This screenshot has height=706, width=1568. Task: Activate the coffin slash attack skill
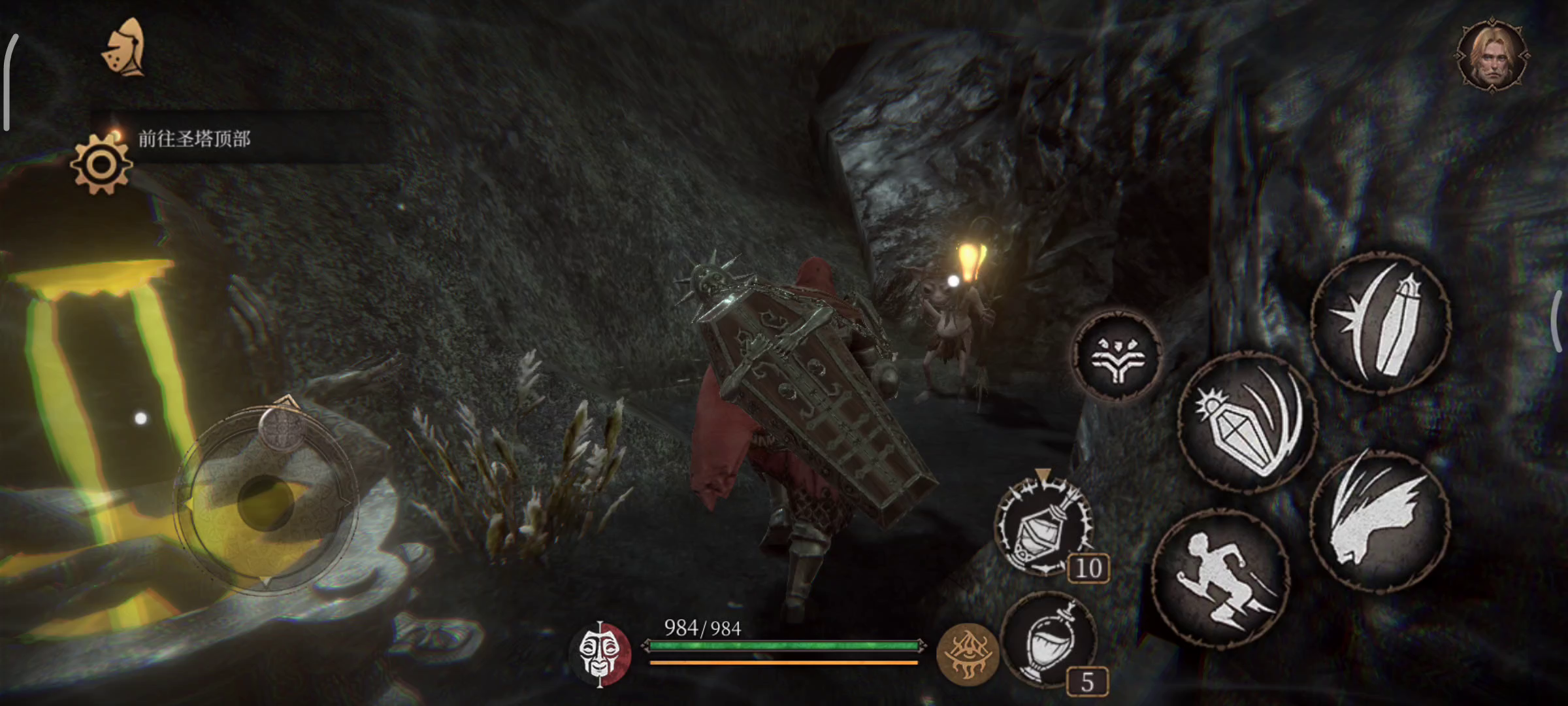1247,423
